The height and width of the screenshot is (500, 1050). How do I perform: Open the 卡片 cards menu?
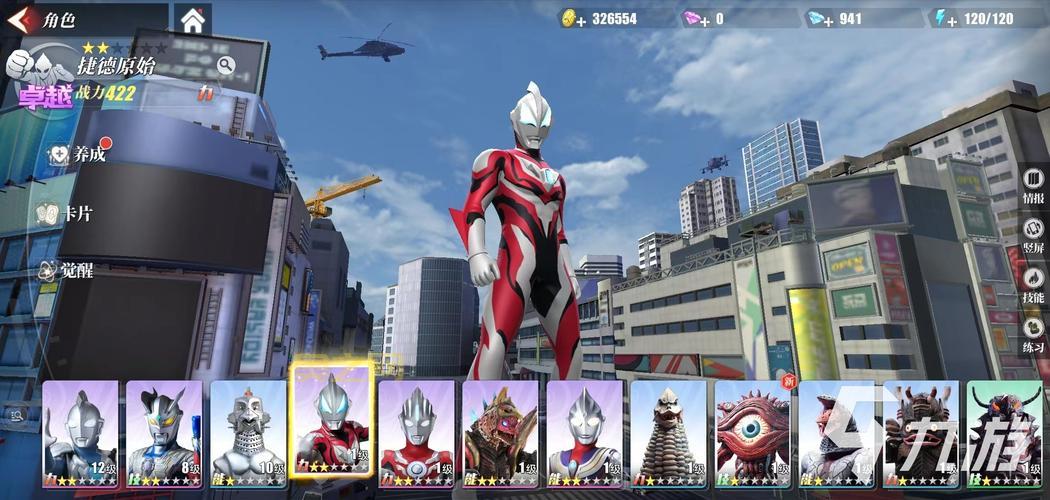[68, 213]
